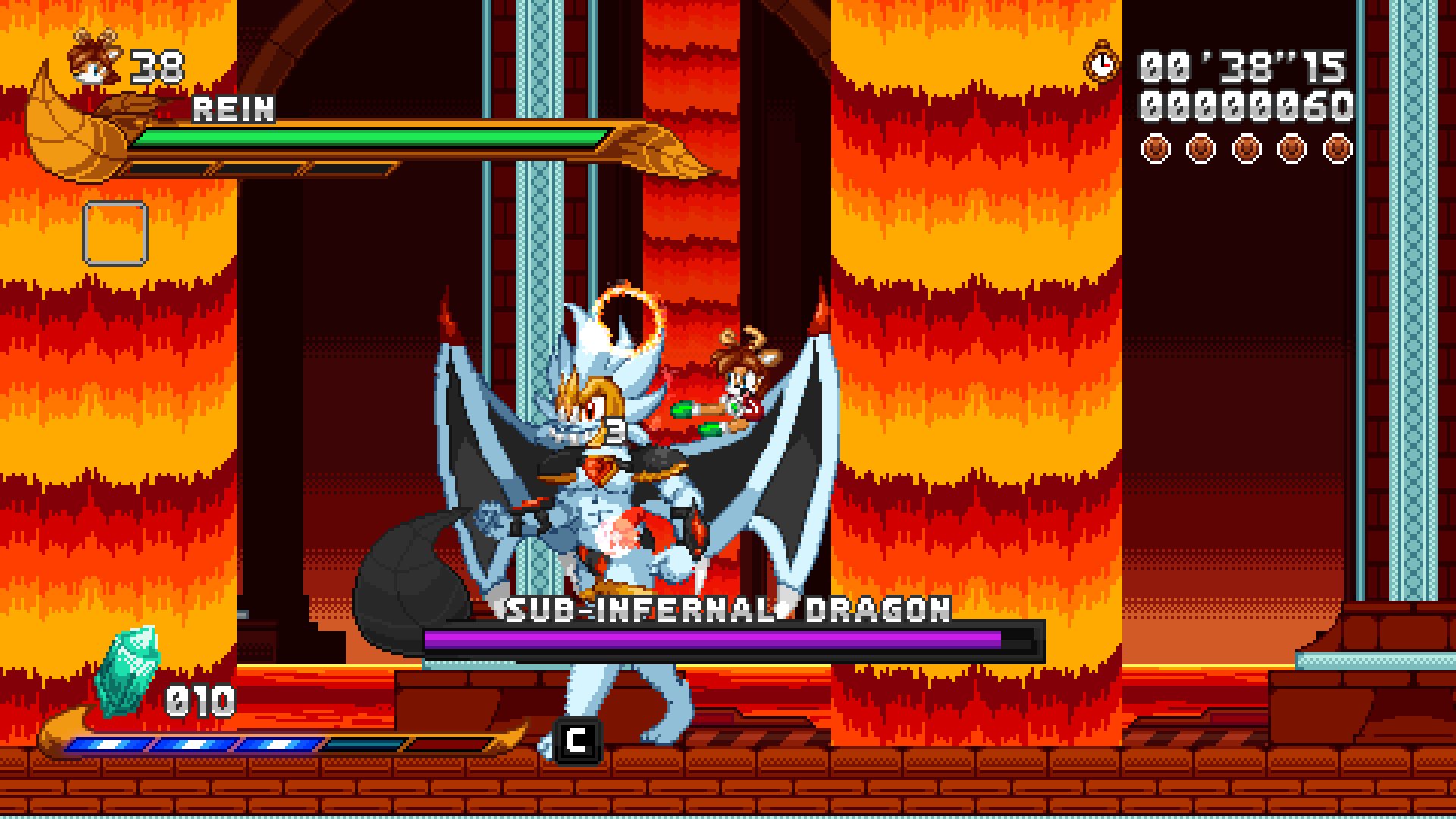This screenshot has height=819, width=1456.
Task: Click the number 3 combo counter on the dragon
Action: (x=614, y=431)
